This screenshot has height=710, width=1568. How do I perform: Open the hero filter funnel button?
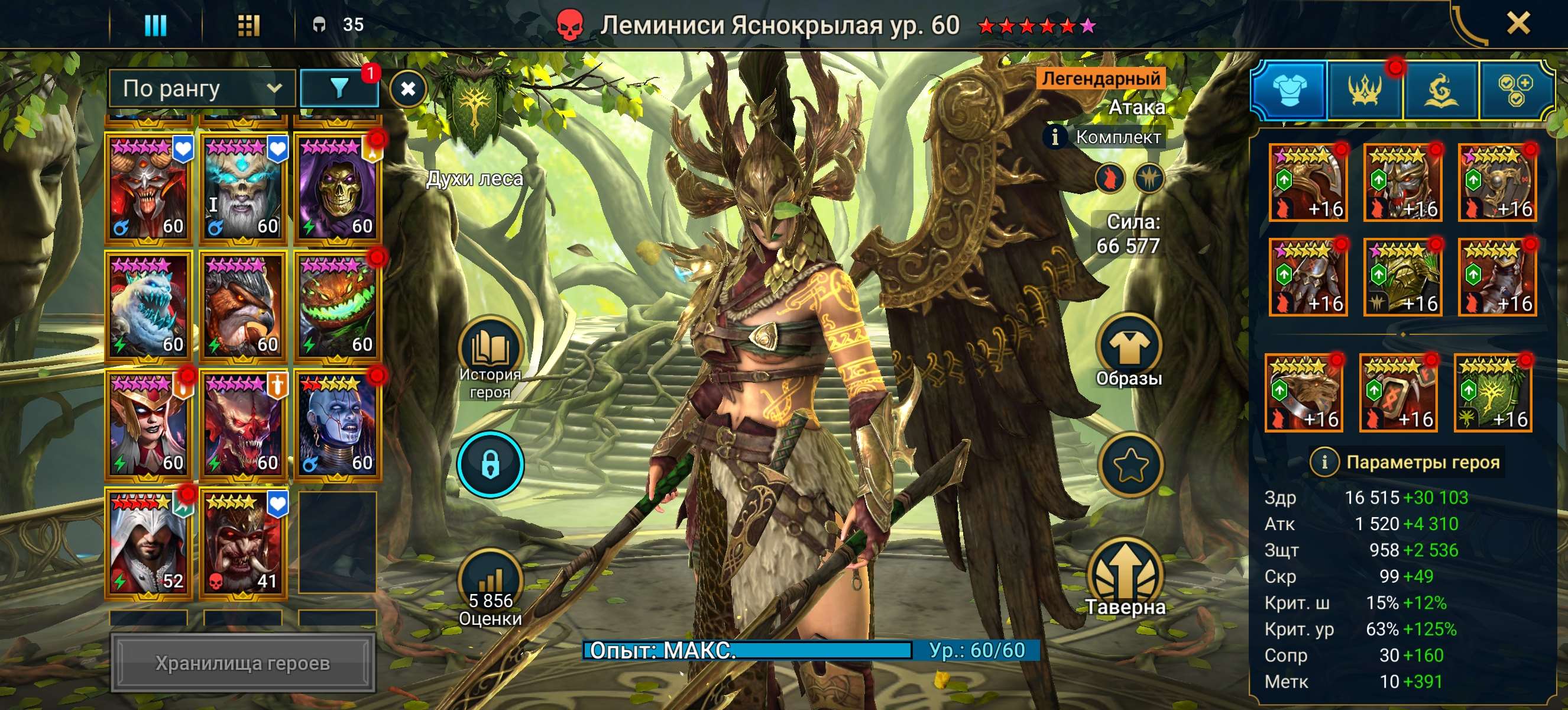pyautogui.click(x=339, y=89)
